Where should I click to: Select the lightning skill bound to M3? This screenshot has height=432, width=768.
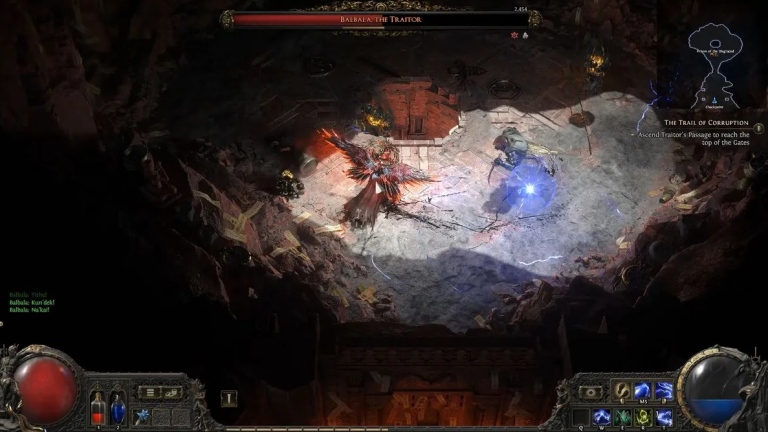pos(641,391)
